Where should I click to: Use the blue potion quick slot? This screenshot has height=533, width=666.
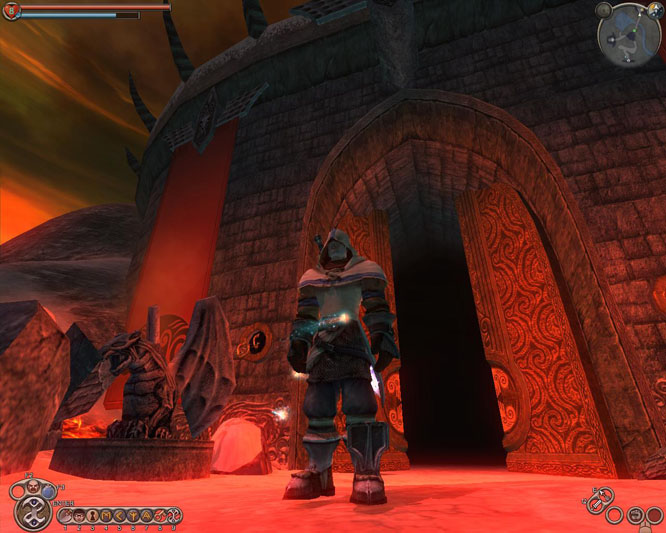click(47, 491)
